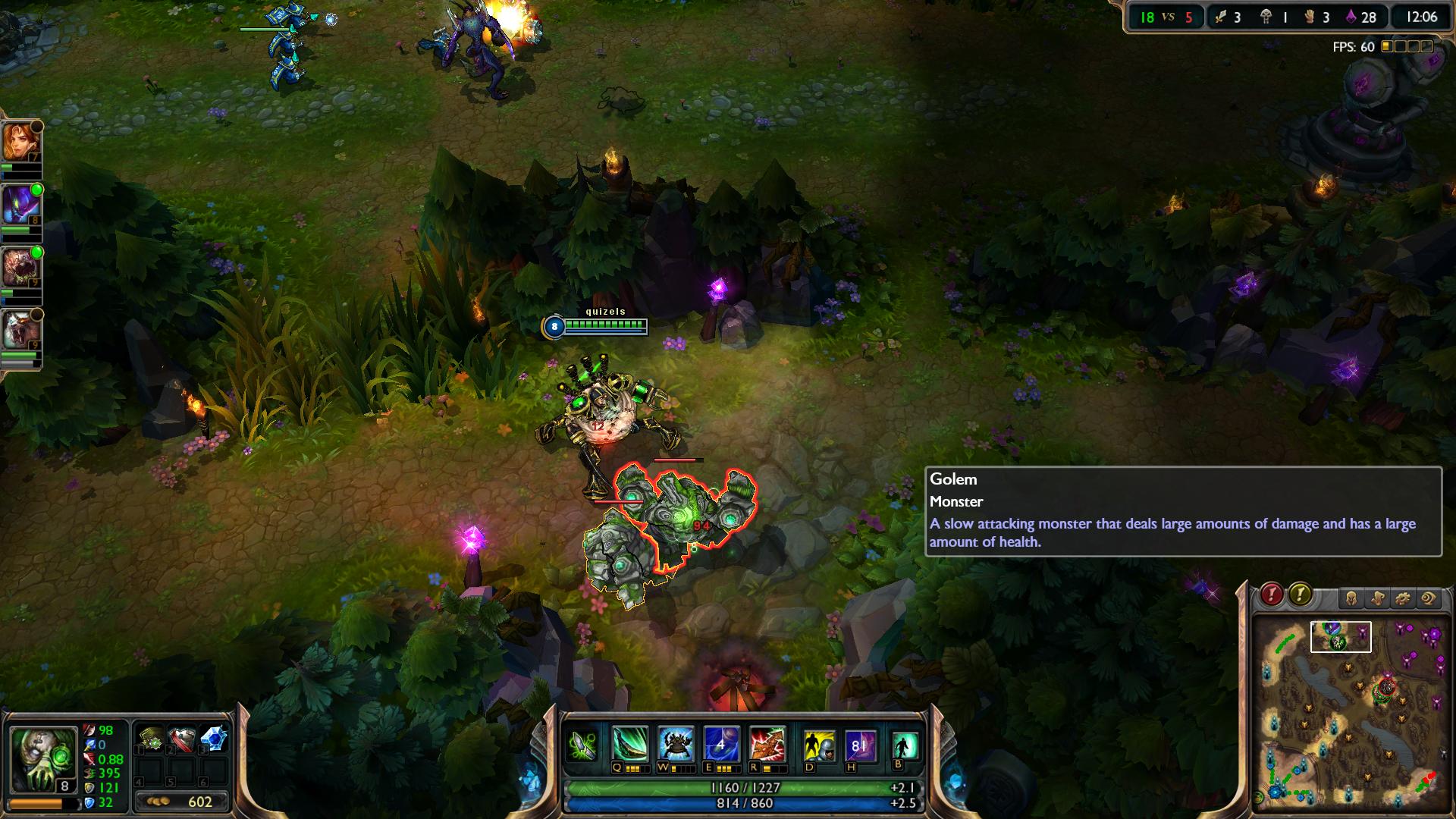
Task: Cast the W ability with the armored figure
Action: point(675,745)
